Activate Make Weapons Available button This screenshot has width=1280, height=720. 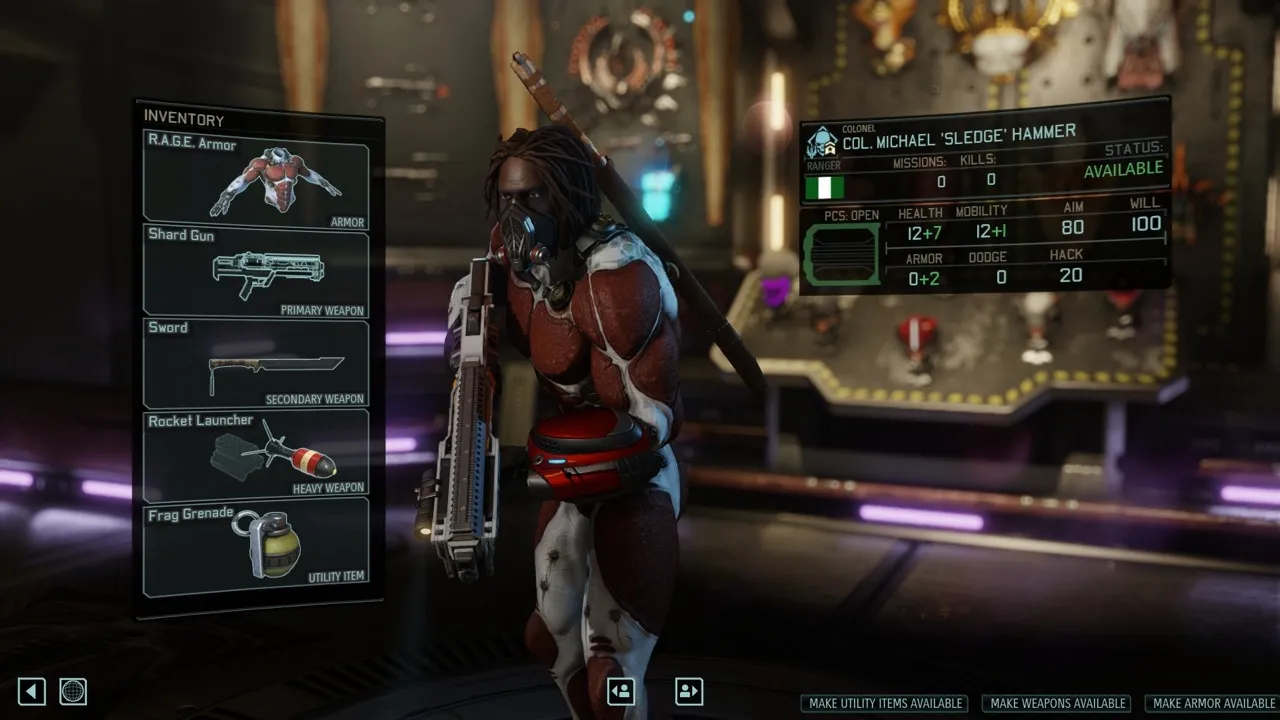(1058, 704)
